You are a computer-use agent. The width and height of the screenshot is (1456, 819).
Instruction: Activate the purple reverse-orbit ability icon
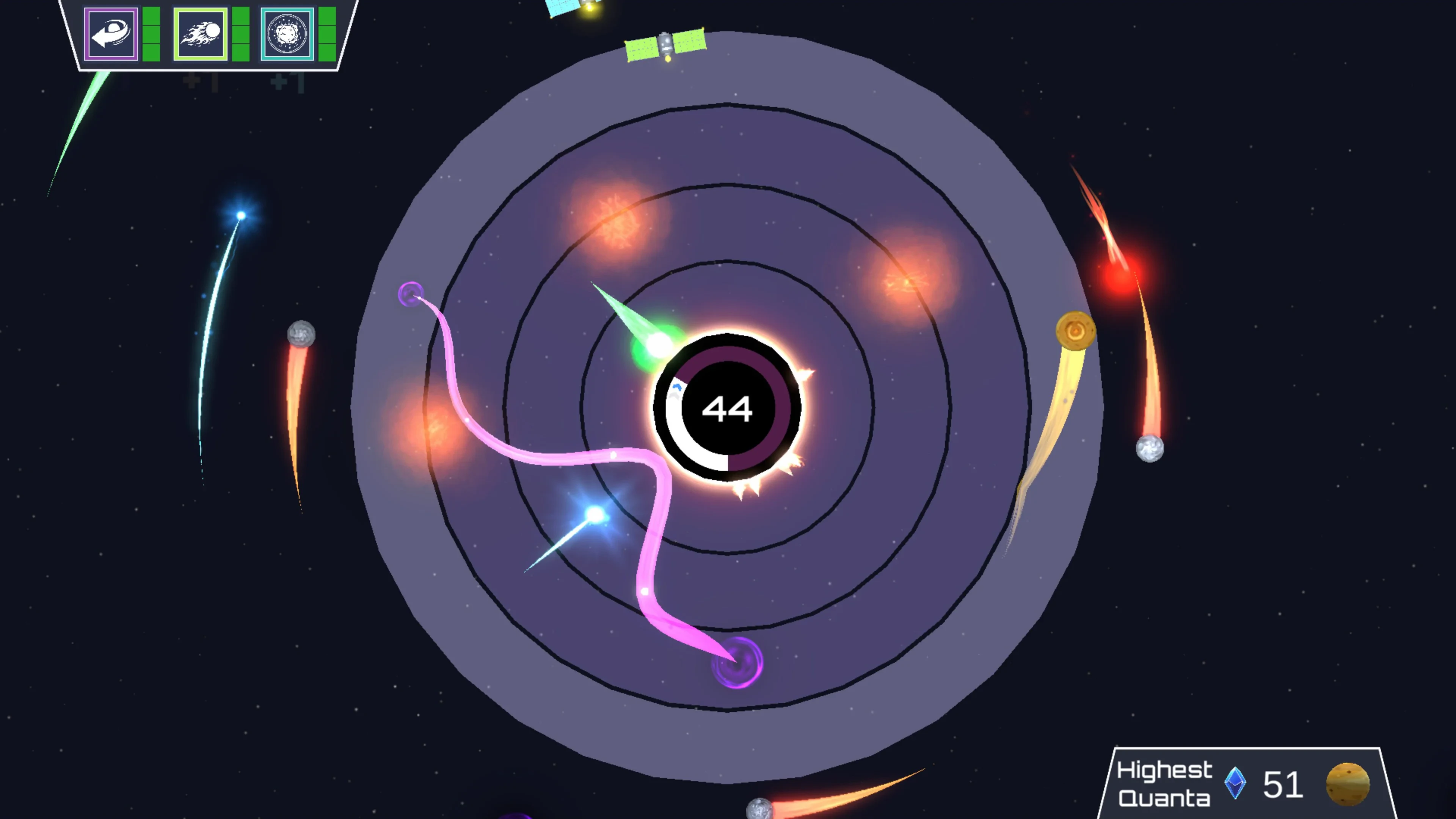tap(111, 34)
